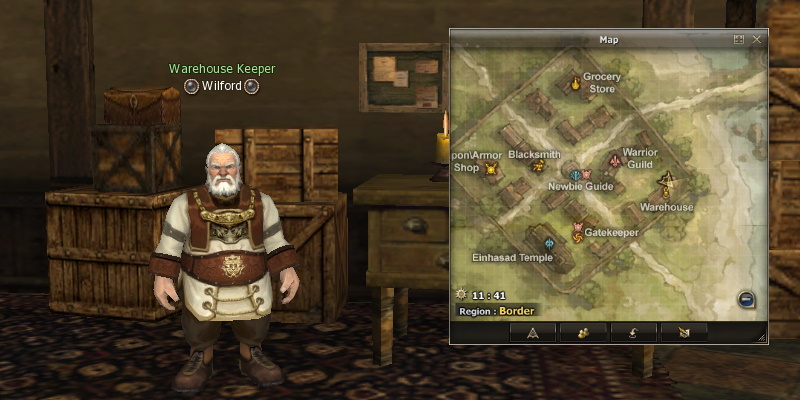Select the Warehouse marker on the map
The width and height of the screenshot is (800, 400).
(x=667, y=182)
